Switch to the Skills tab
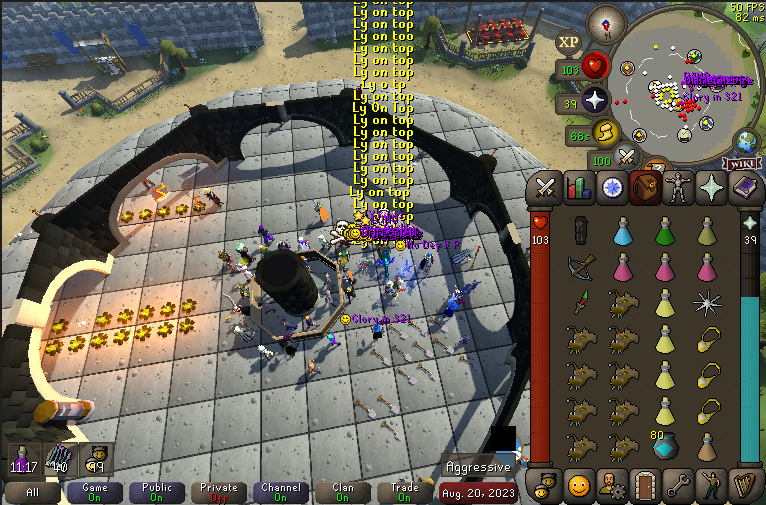The height and width of the screenshot is (505, 766). coord(578,187)
